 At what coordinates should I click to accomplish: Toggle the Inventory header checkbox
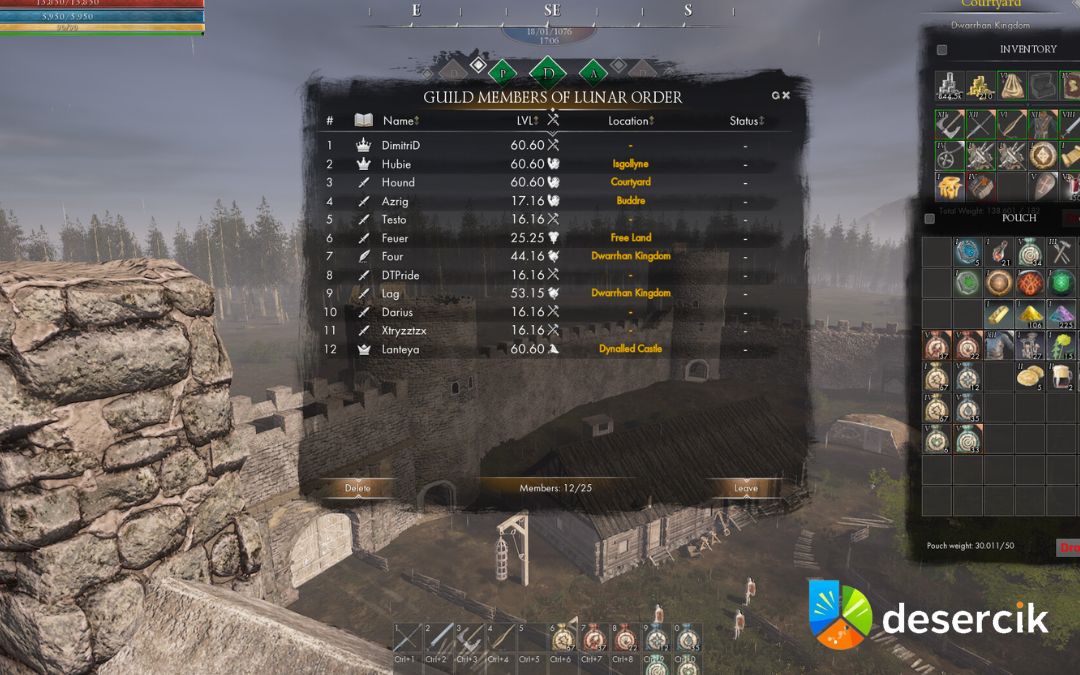click(942, 50)
